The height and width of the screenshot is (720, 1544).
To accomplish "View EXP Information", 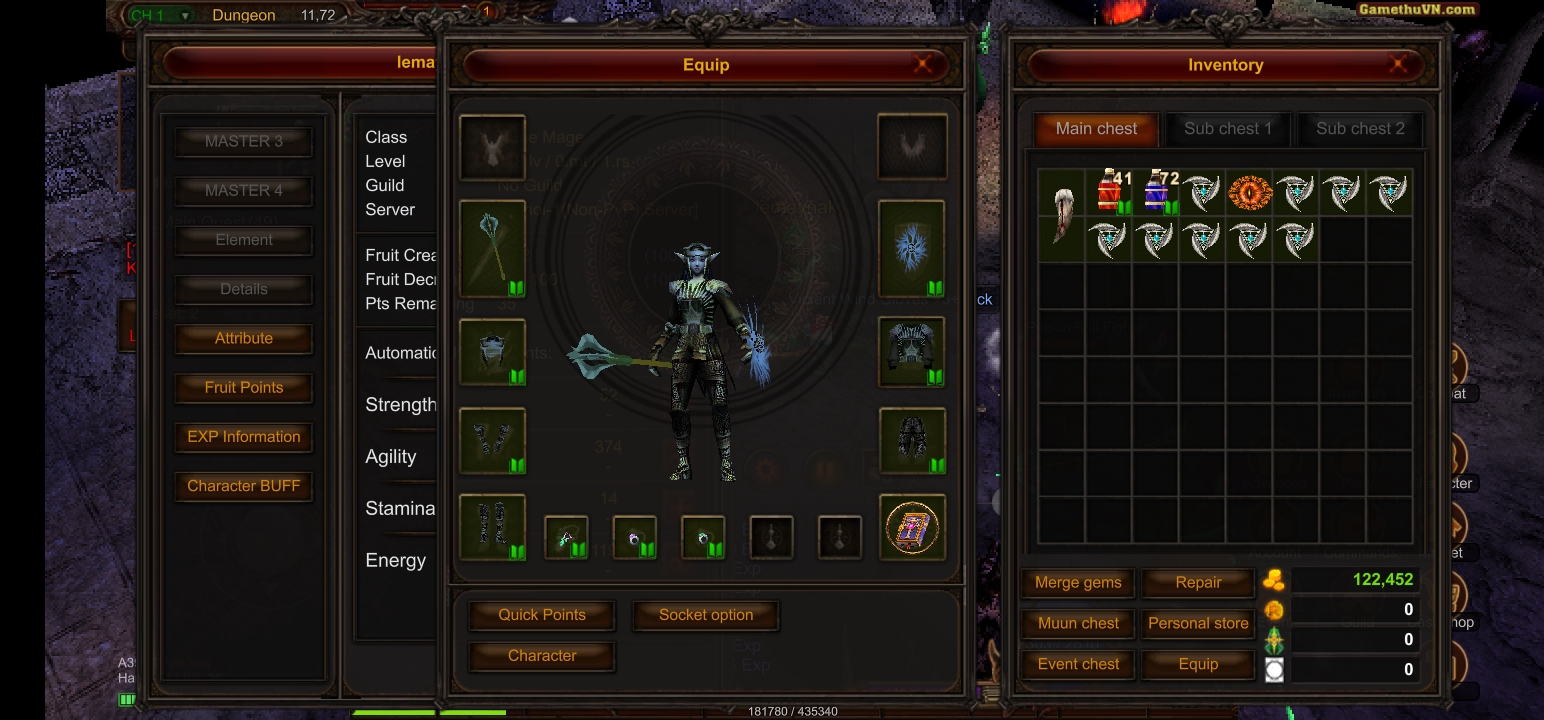I will pyautogui.click(x=244, y=437).
